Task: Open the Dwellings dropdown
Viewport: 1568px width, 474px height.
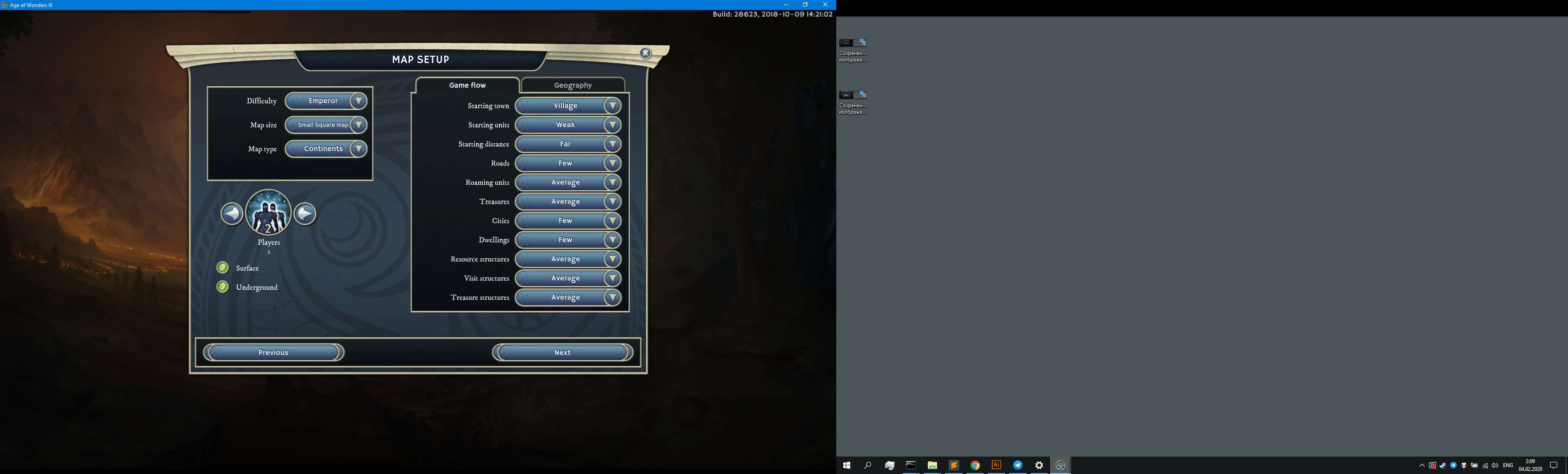Action: (568, 240)
